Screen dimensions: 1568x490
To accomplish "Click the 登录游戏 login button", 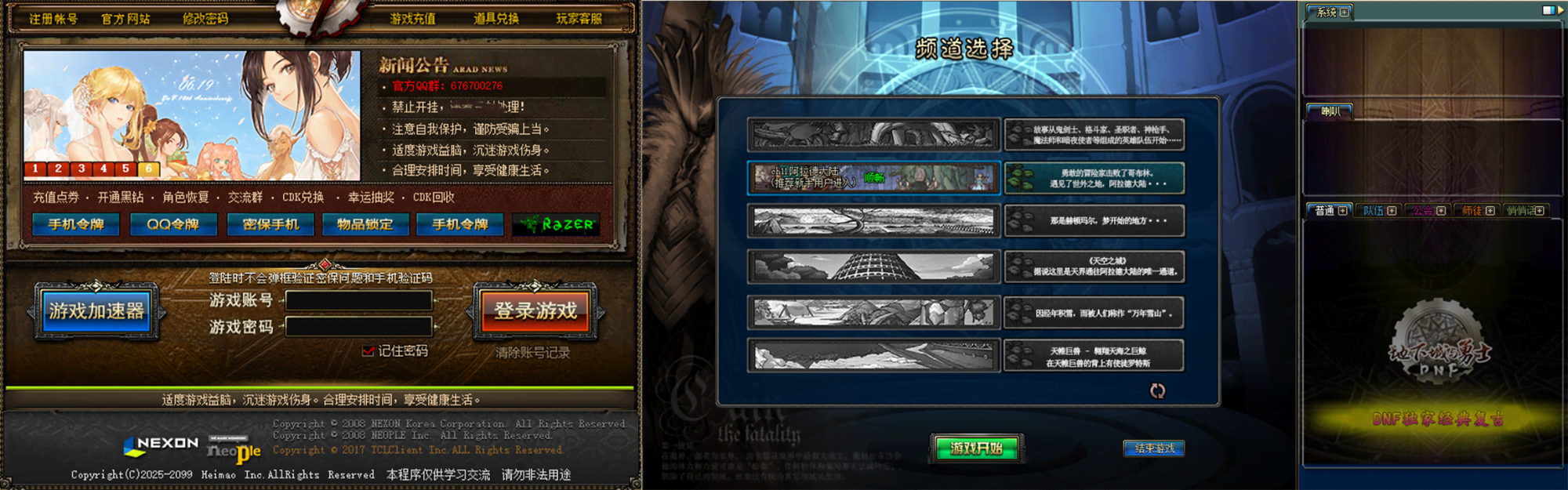I will coord(535,311).
